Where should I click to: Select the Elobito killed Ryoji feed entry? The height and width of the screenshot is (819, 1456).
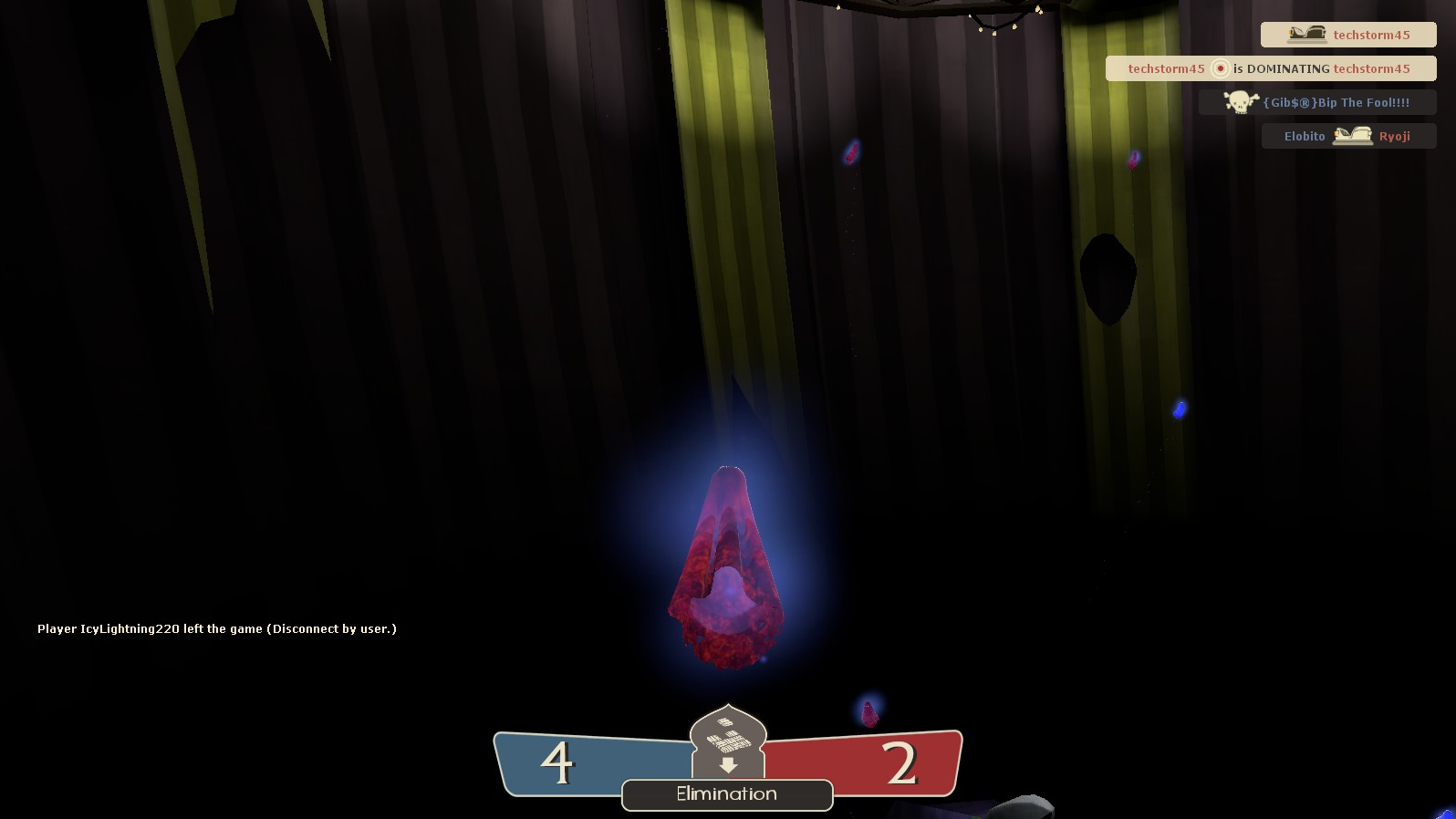1347,137
